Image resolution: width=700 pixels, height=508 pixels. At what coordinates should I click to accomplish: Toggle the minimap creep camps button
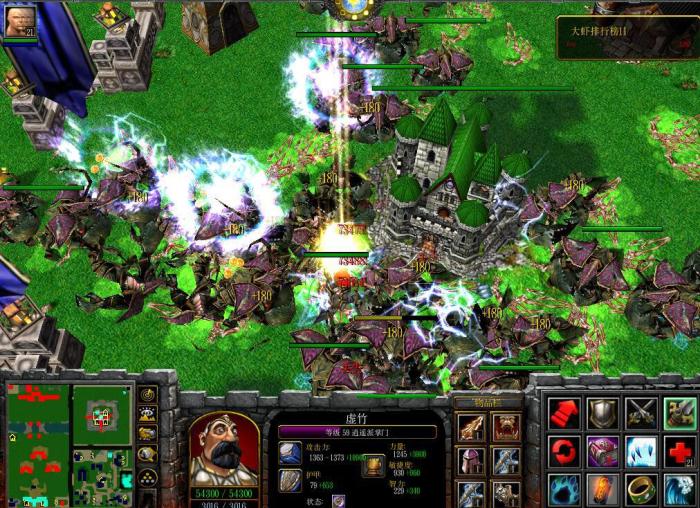147,453
